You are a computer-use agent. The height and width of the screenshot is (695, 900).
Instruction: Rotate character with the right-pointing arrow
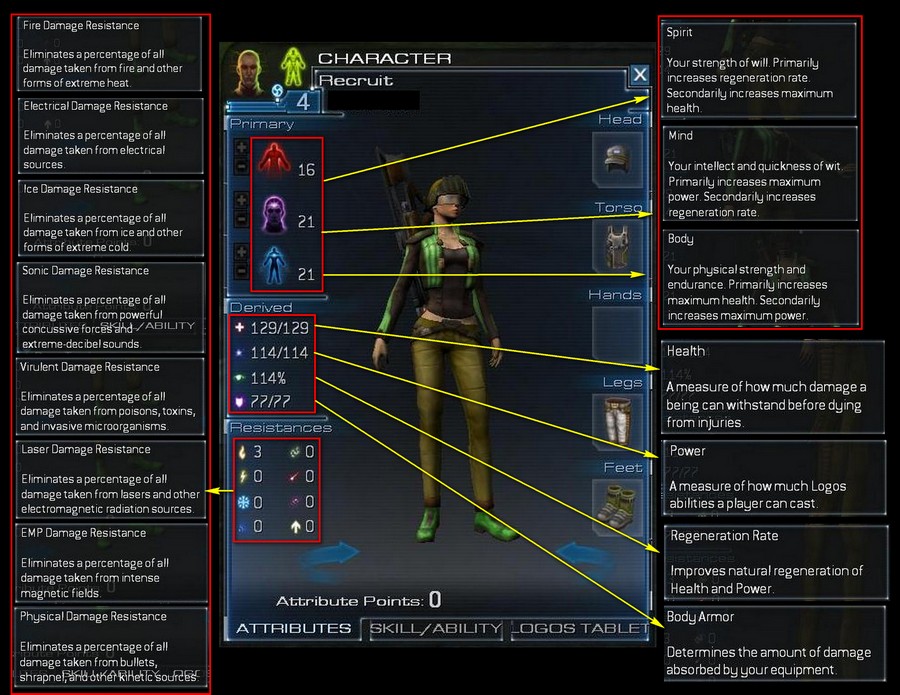click(328, 552)
